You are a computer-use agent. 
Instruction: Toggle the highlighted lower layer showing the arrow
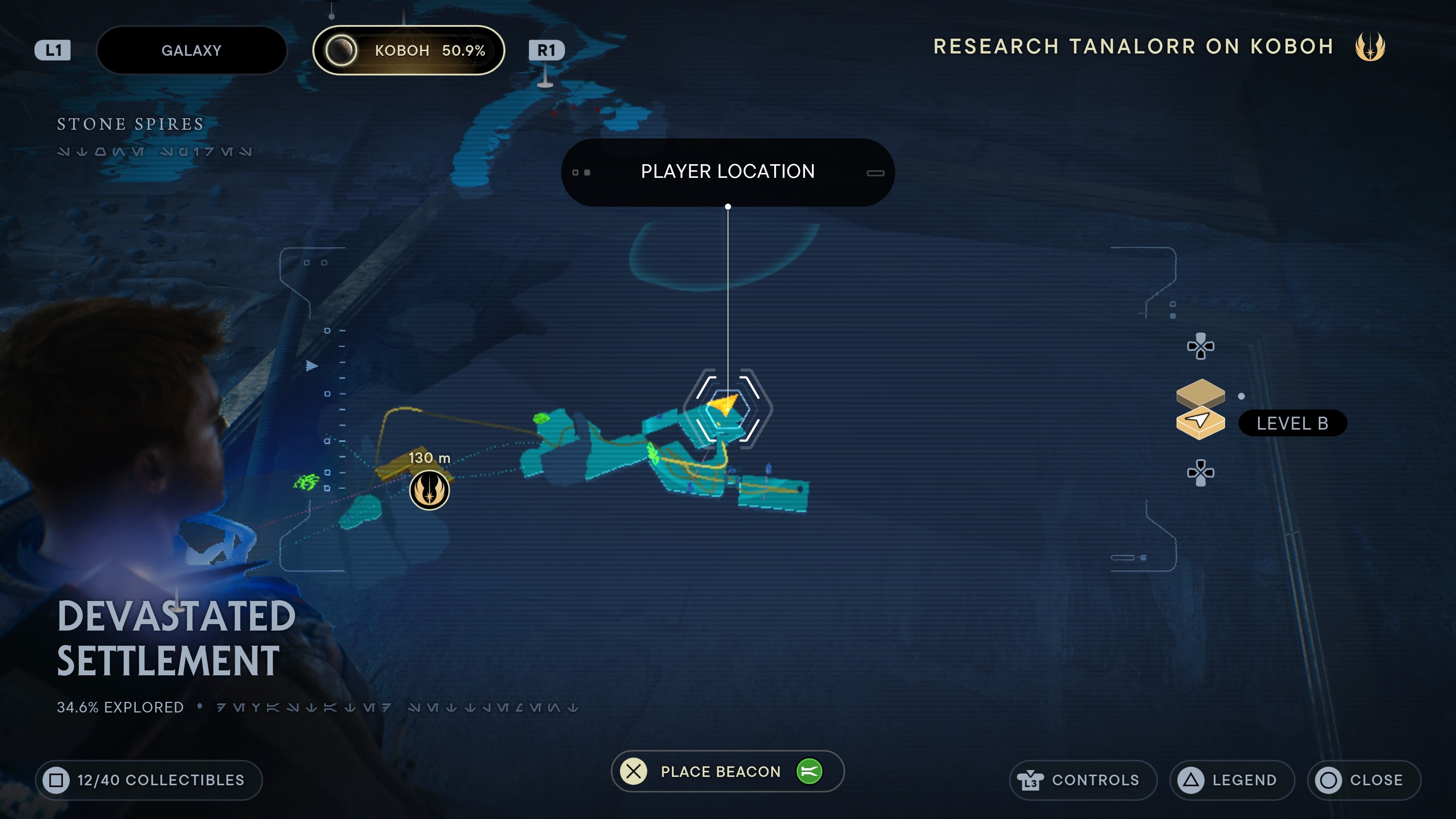(1200, 423)
